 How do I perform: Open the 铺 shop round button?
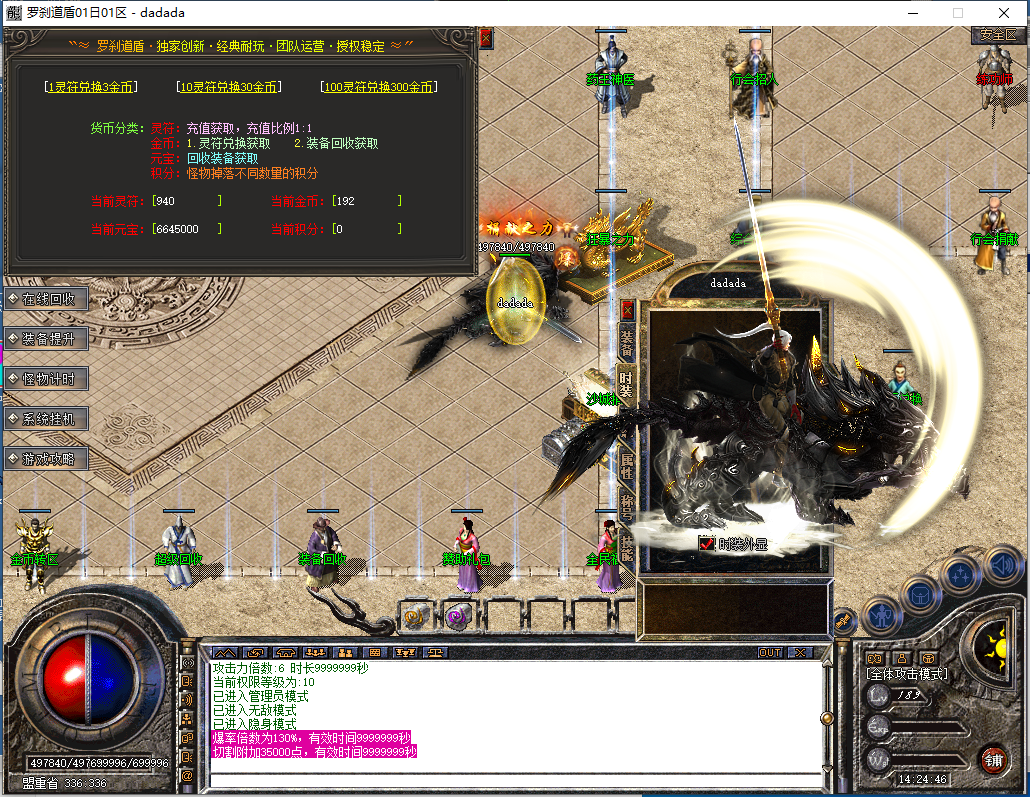click(993, 758)
